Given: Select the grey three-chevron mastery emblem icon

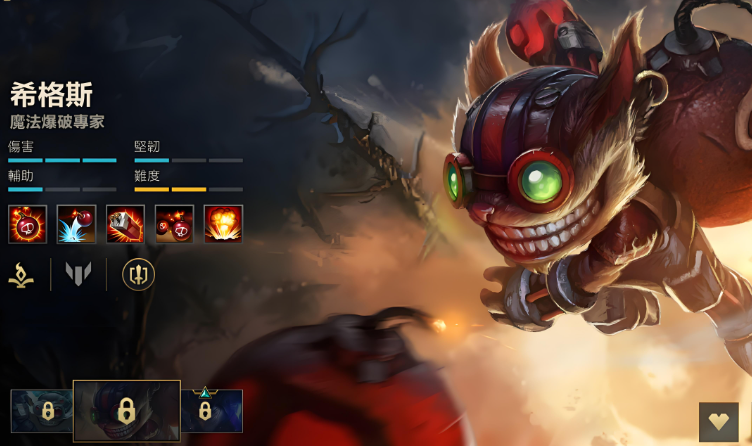Looking at the screenshot, I should [78, 273].
